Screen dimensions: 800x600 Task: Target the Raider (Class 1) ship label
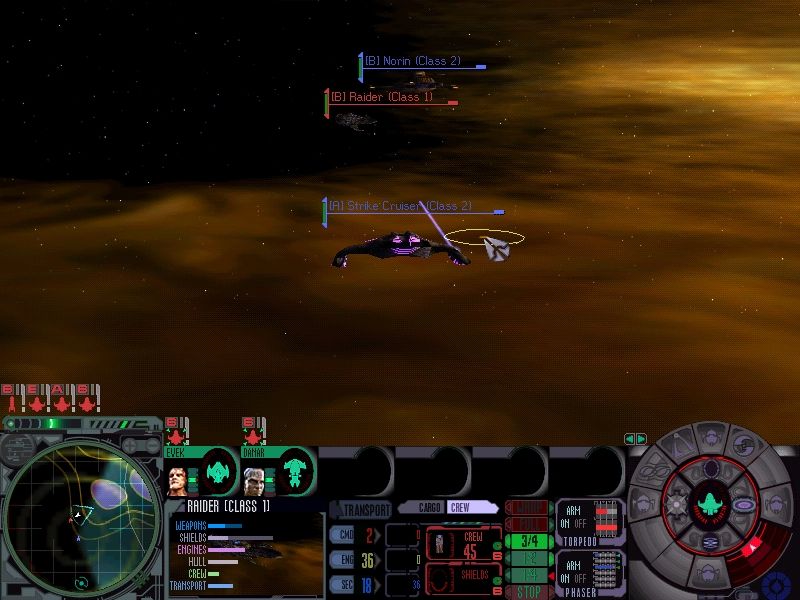point(381,98)
